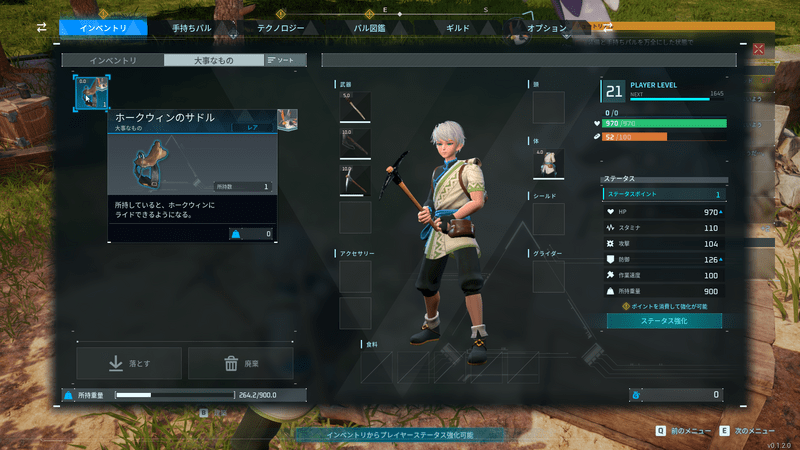Select the equipped body armor slot

point(548,164)
